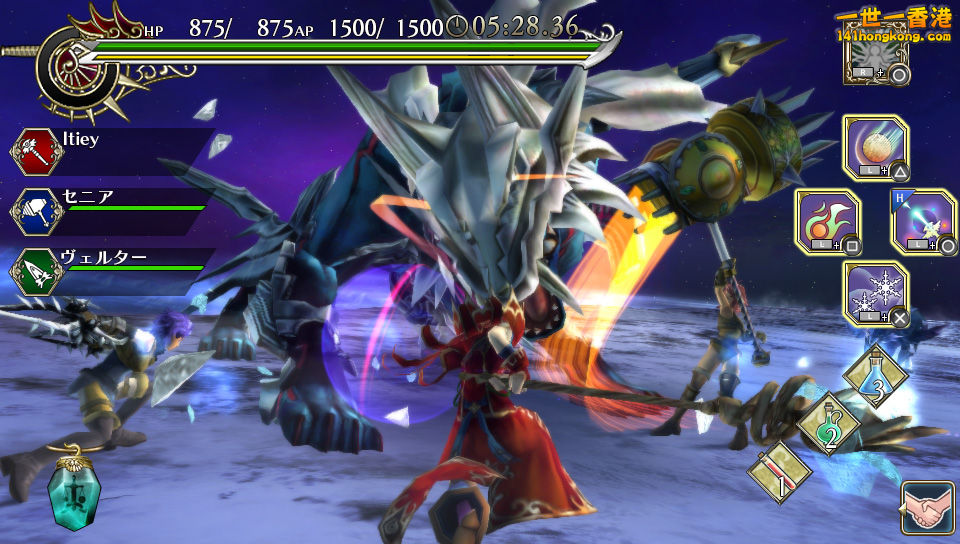Image resolution: width=960 pixels, height=544 pixels.
Task: Use the blue flask in slot 3
Action: click(874, 375)
